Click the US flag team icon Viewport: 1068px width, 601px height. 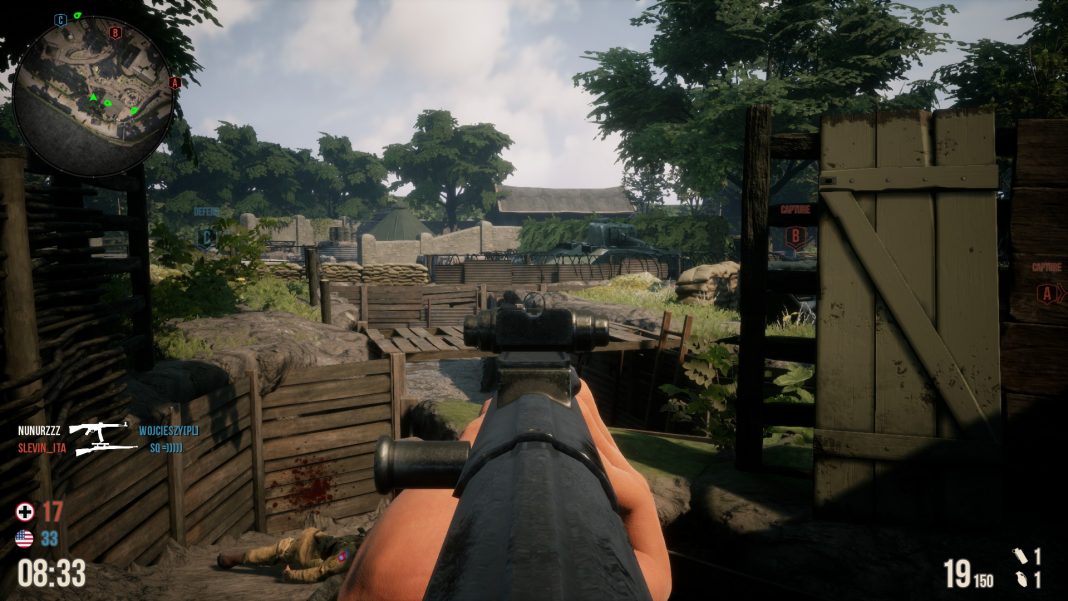[x=25, y=538]
